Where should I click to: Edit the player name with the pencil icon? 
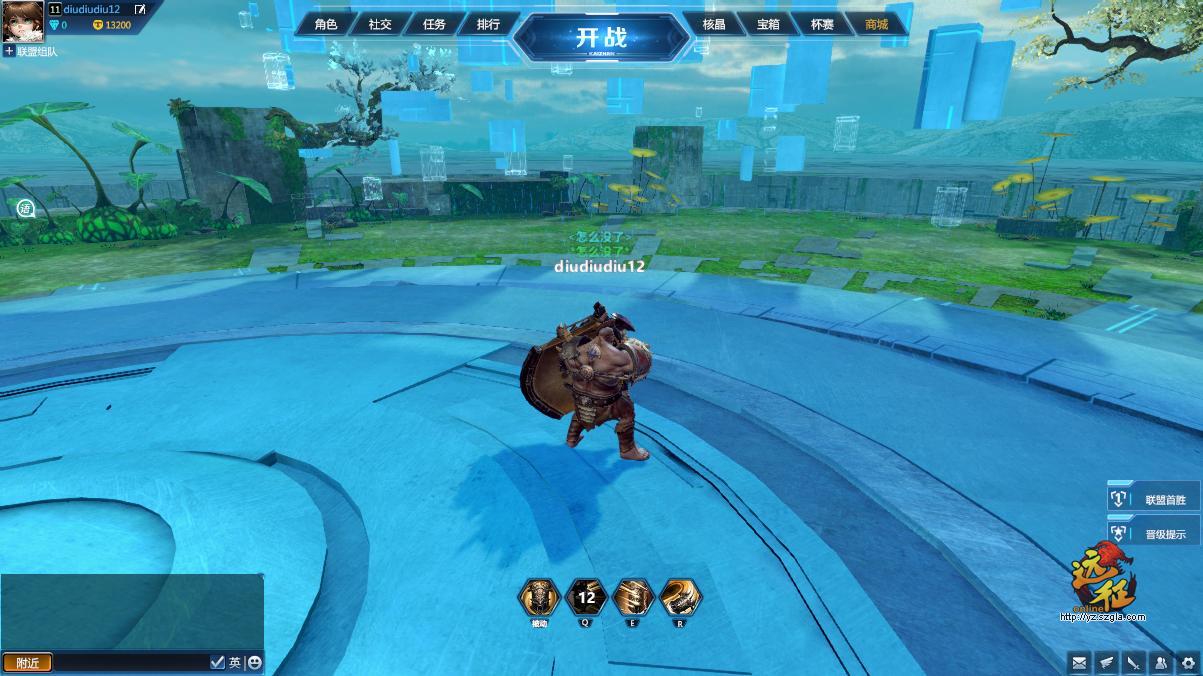point(140,10)
